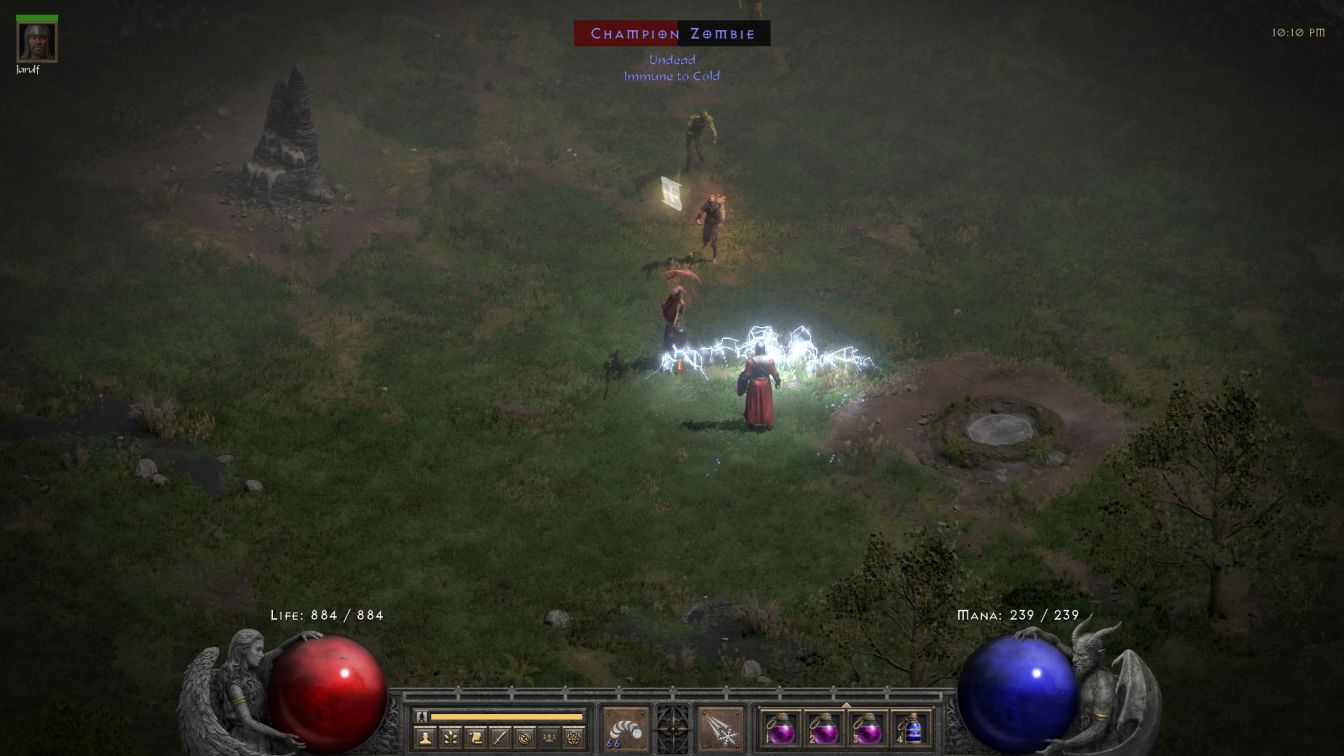Drink the blue mana potion in slot 4
This screenshot has width=1344, height=756.
(910, 728)
